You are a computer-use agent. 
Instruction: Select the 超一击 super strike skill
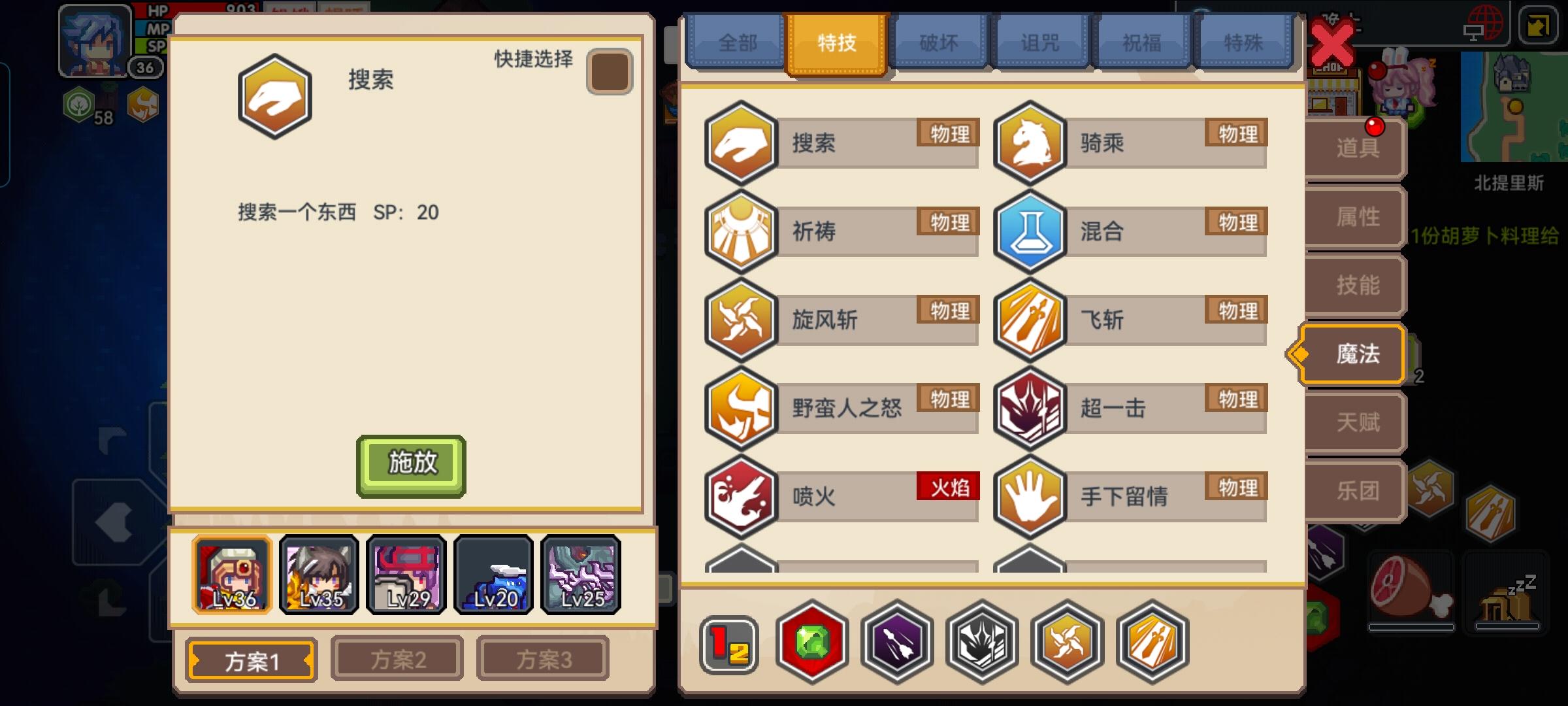[x=1030, y=408]
